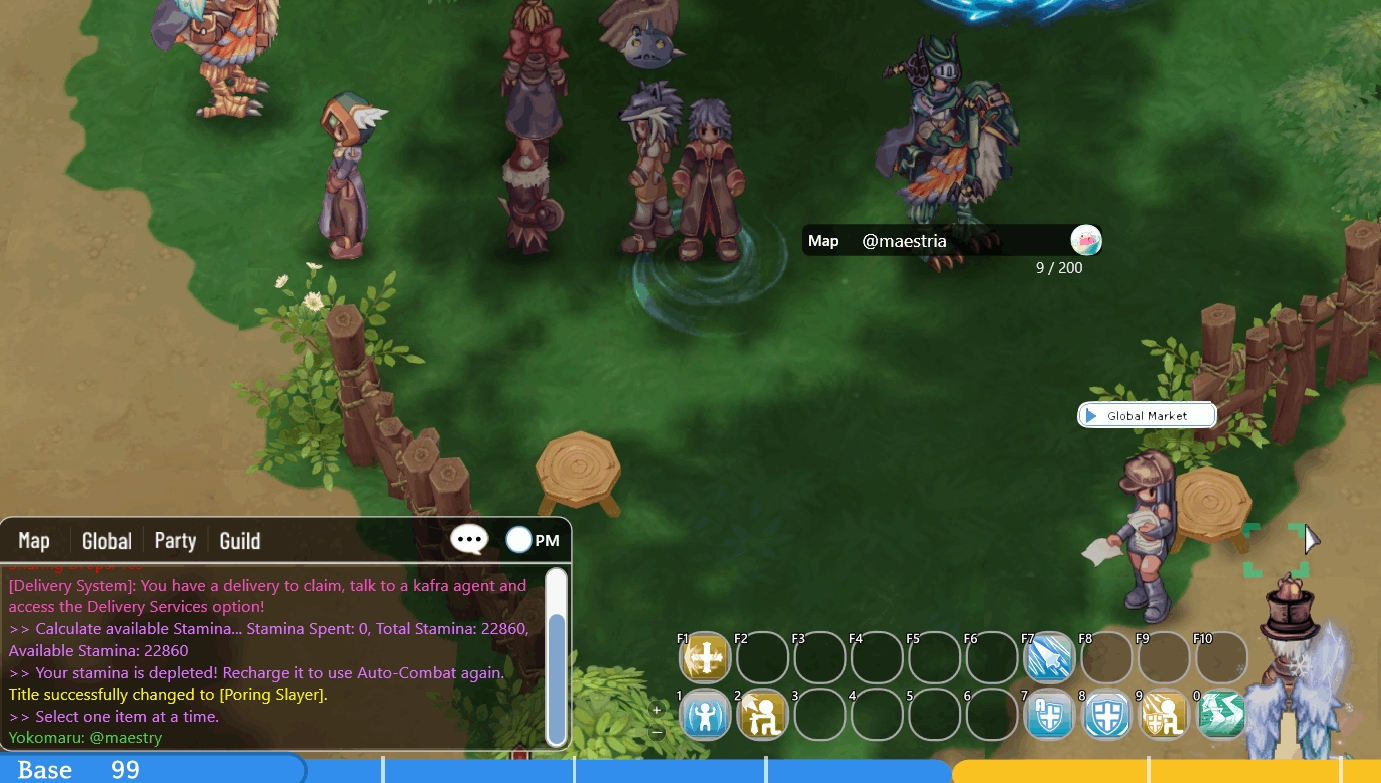The image size is (1381, 783).
Task: Use the F7 blue spear skill
Action: tap(1048, 658)
